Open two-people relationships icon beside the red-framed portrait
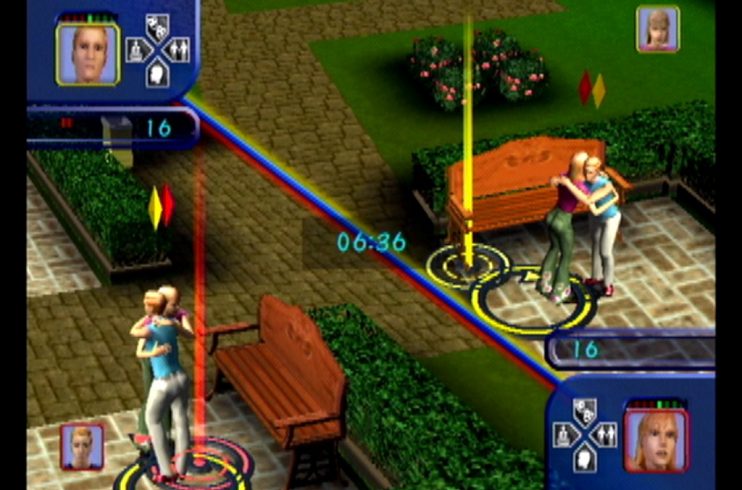The height and width of the screenshot is (490, 742). point(607,434)
